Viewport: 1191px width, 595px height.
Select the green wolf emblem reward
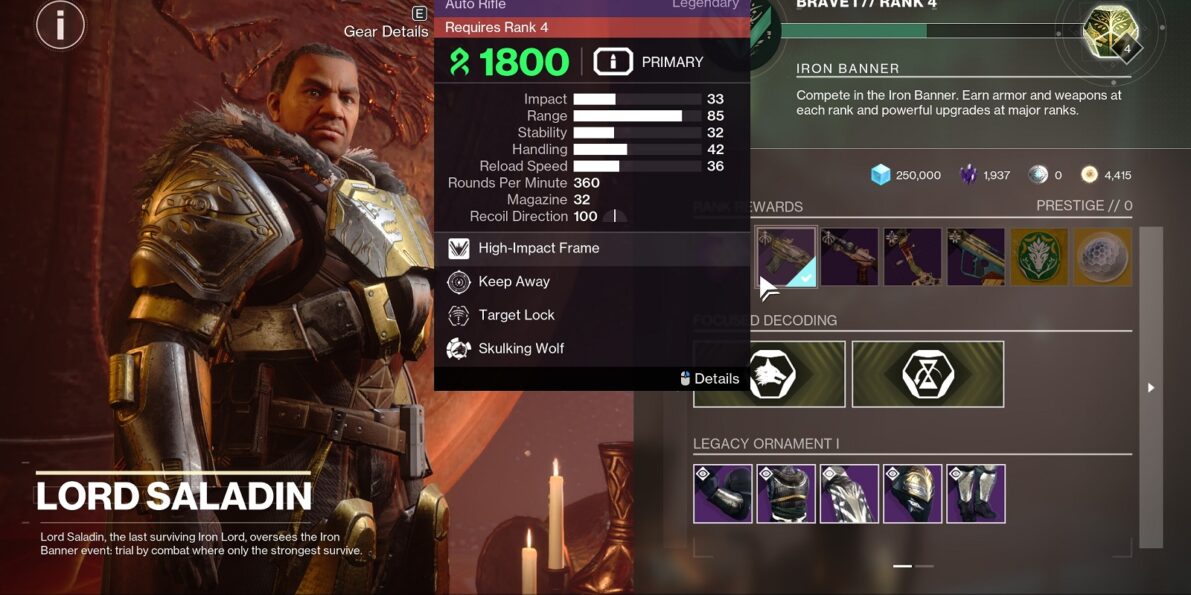(1039, 257)
